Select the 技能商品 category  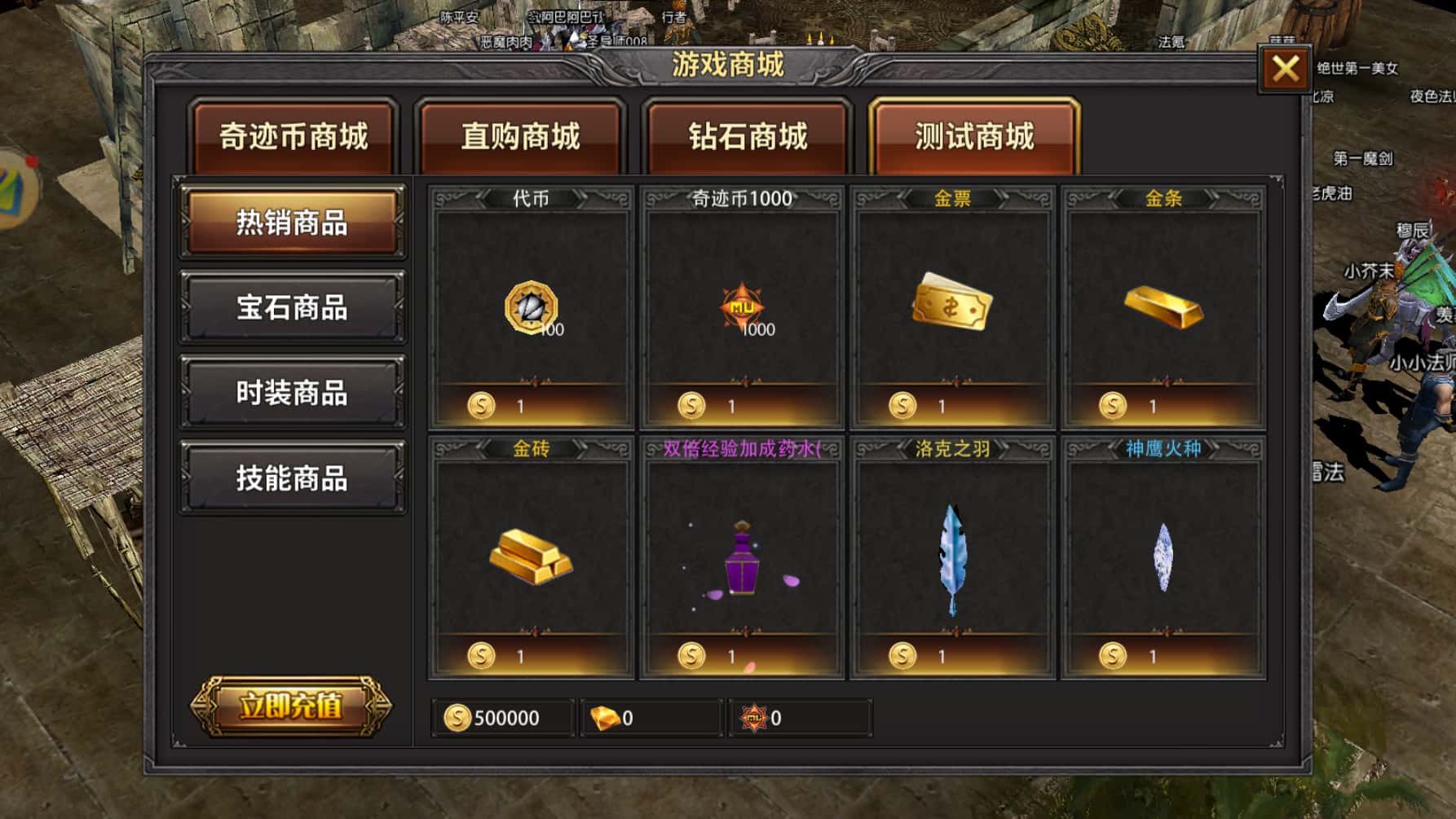click(292, 478)
